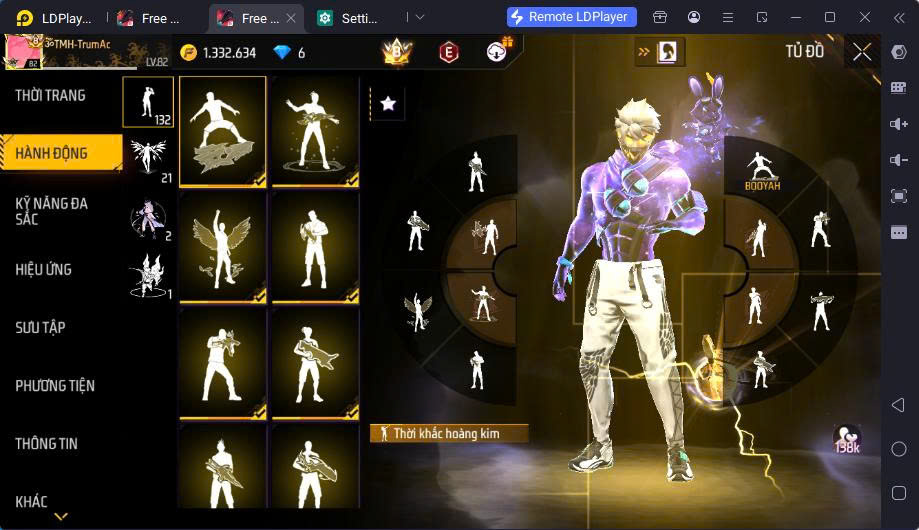919x530 pixels.
Task: Select the HÀNH ĐỘNG category
Action: 52,153
